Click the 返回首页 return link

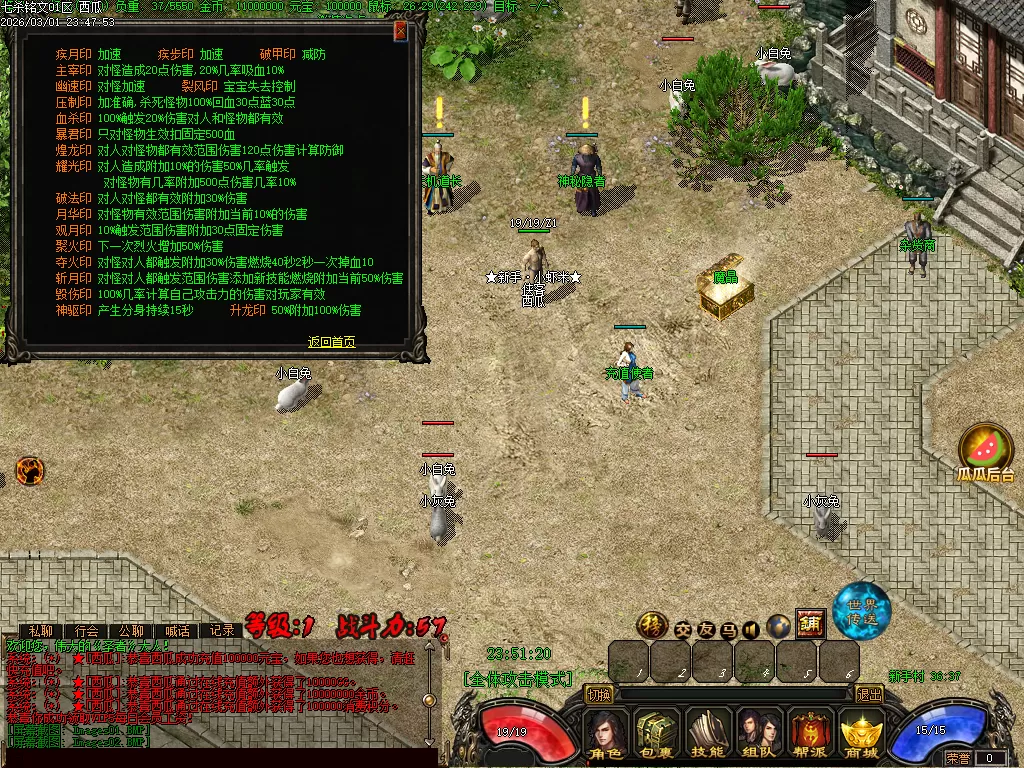pos(331,342)
